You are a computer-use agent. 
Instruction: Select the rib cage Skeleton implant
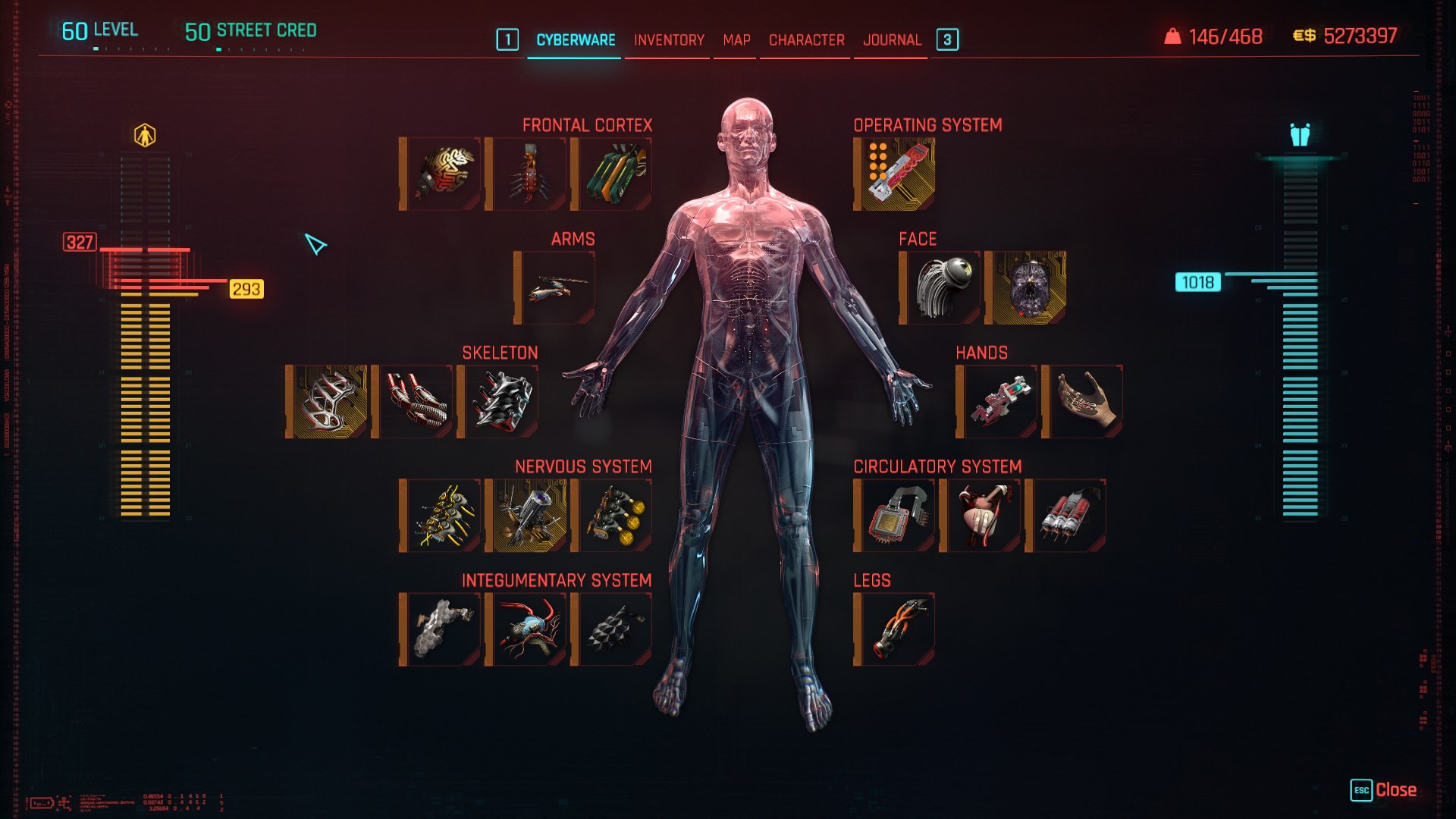point(329,402)
